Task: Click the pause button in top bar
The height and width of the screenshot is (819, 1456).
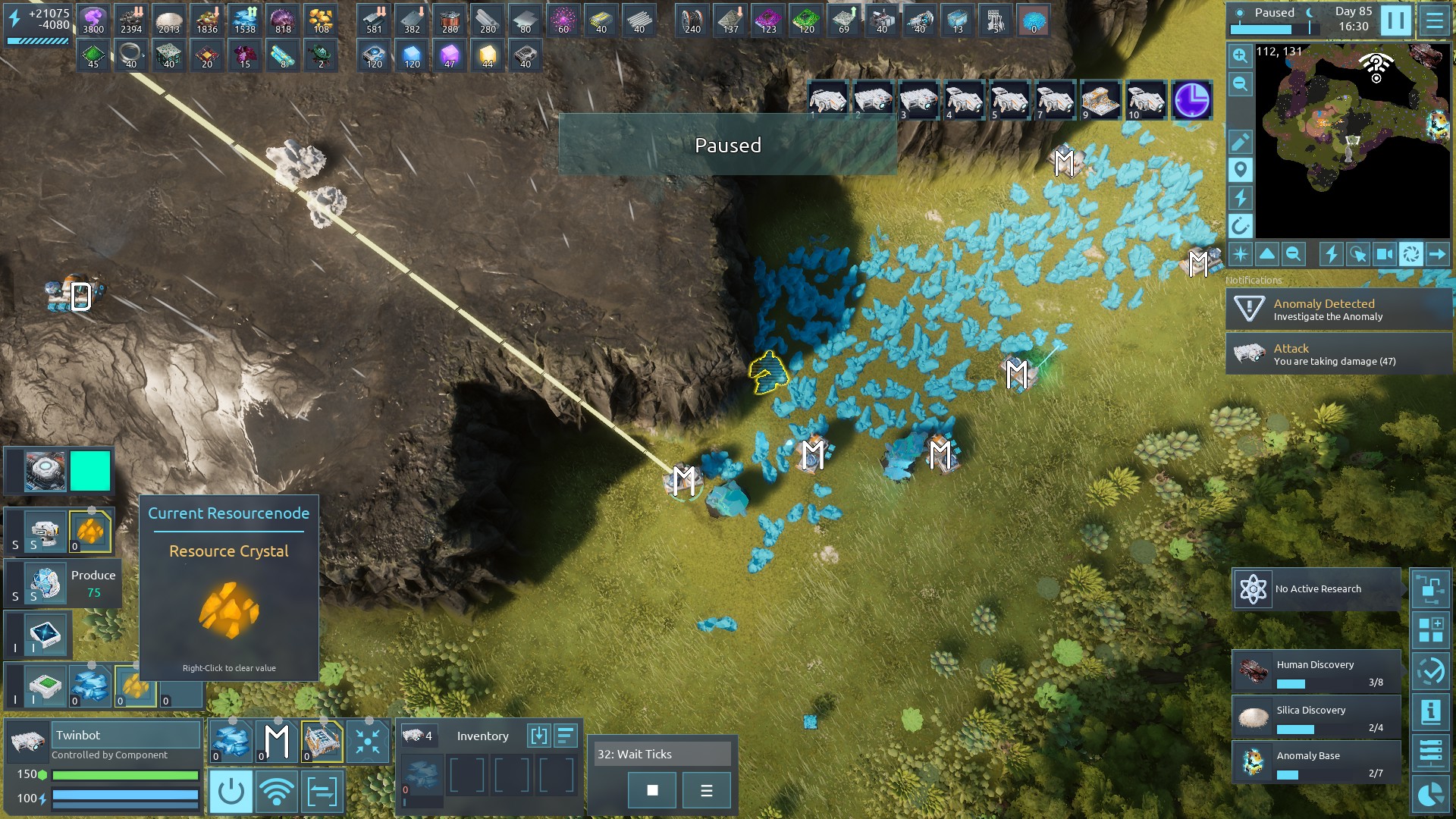Action: click(x=1395, y=20)
